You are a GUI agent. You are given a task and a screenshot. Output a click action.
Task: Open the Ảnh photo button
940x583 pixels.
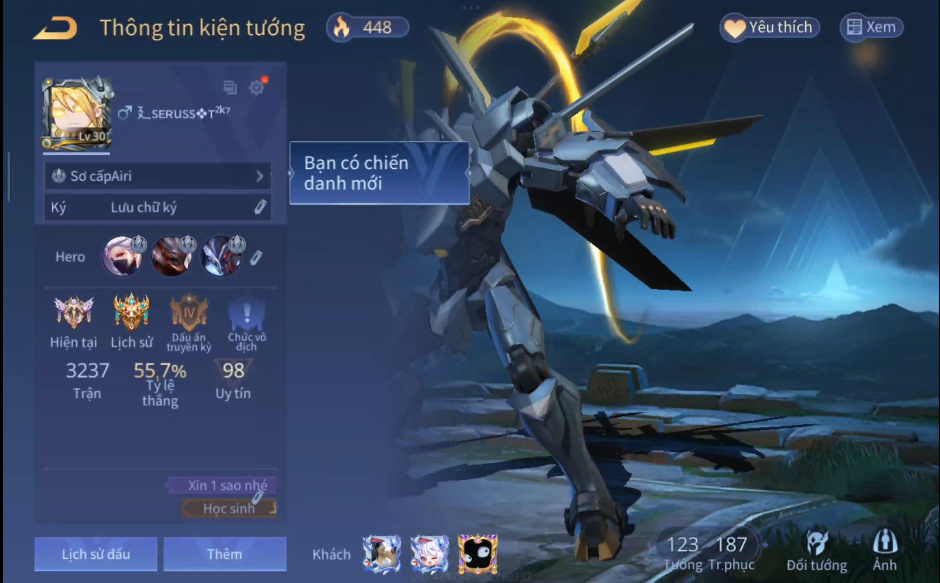884,552
